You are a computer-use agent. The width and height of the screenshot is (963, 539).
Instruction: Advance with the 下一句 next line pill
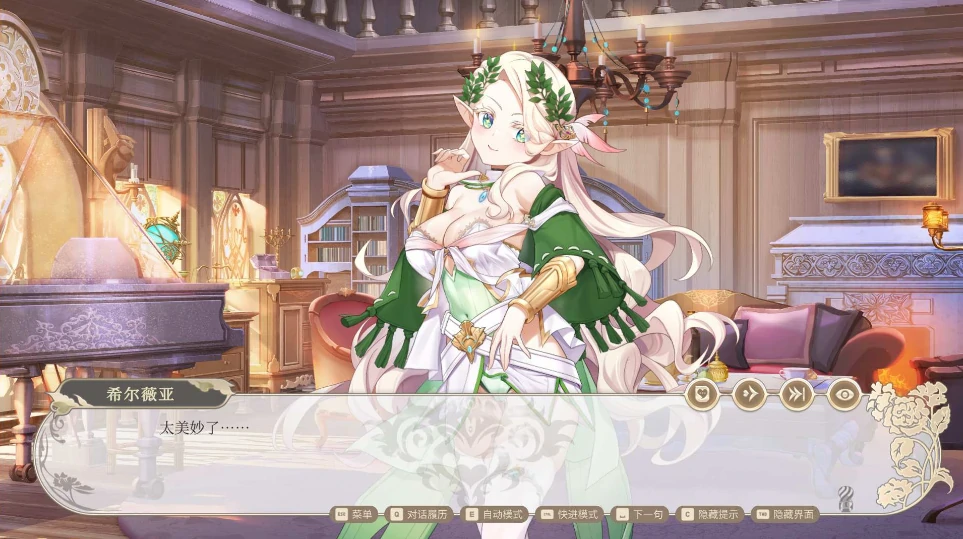[x=640, y=514]
